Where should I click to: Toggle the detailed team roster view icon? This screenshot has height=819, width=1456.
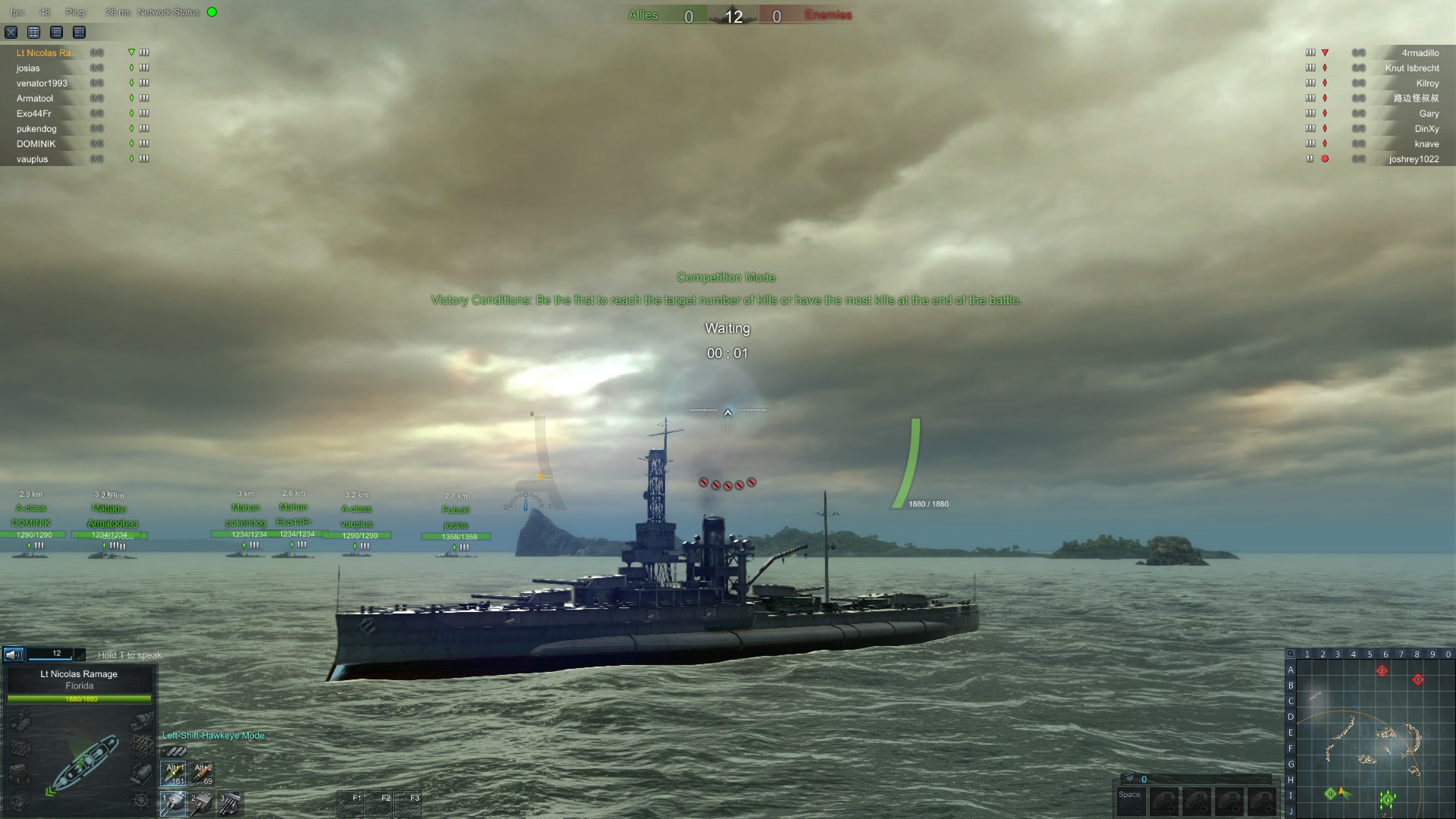[x=34, y=33]
